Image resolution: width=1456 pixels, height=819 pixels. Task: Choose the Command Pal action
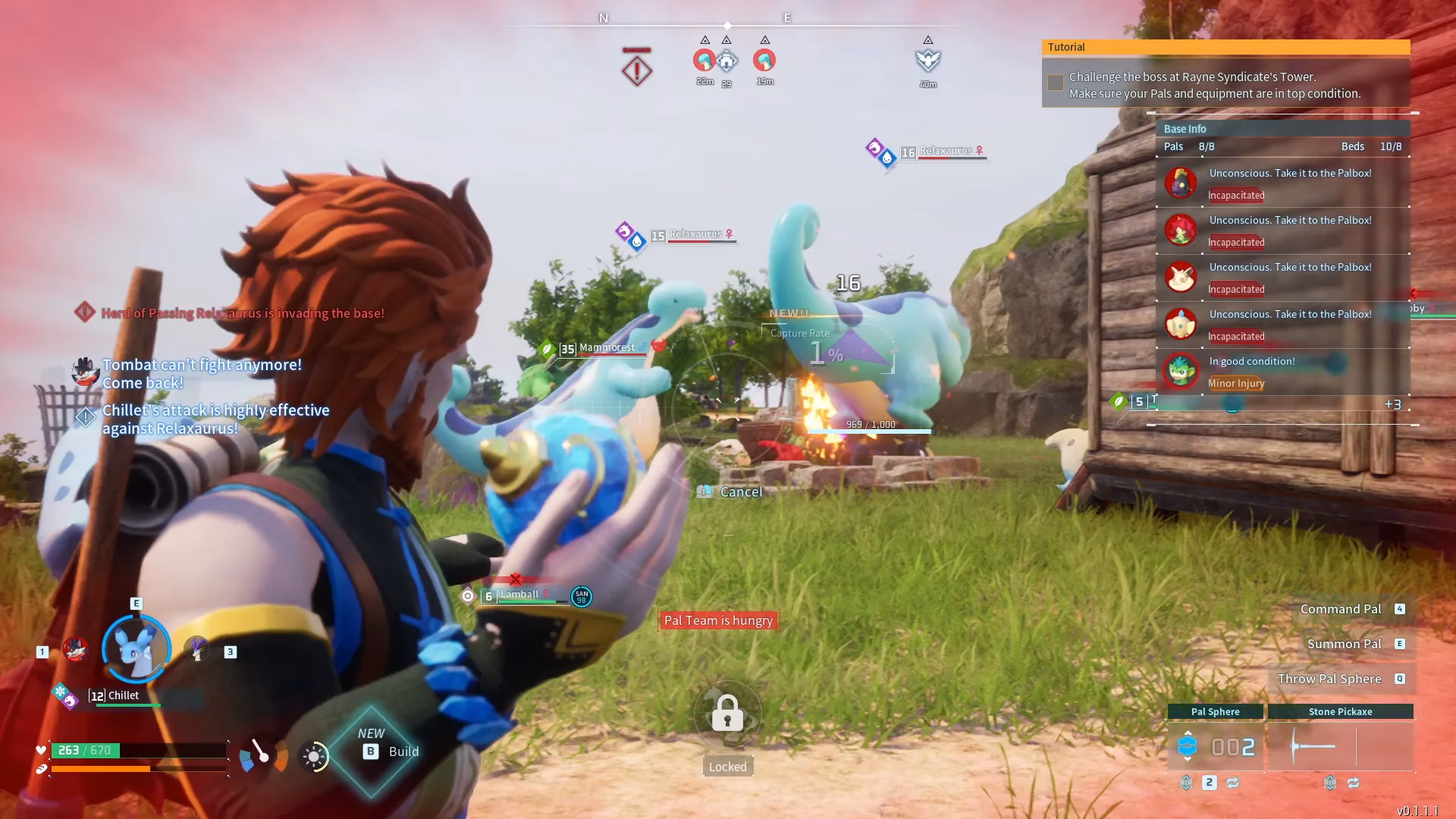click(1341, 609)
